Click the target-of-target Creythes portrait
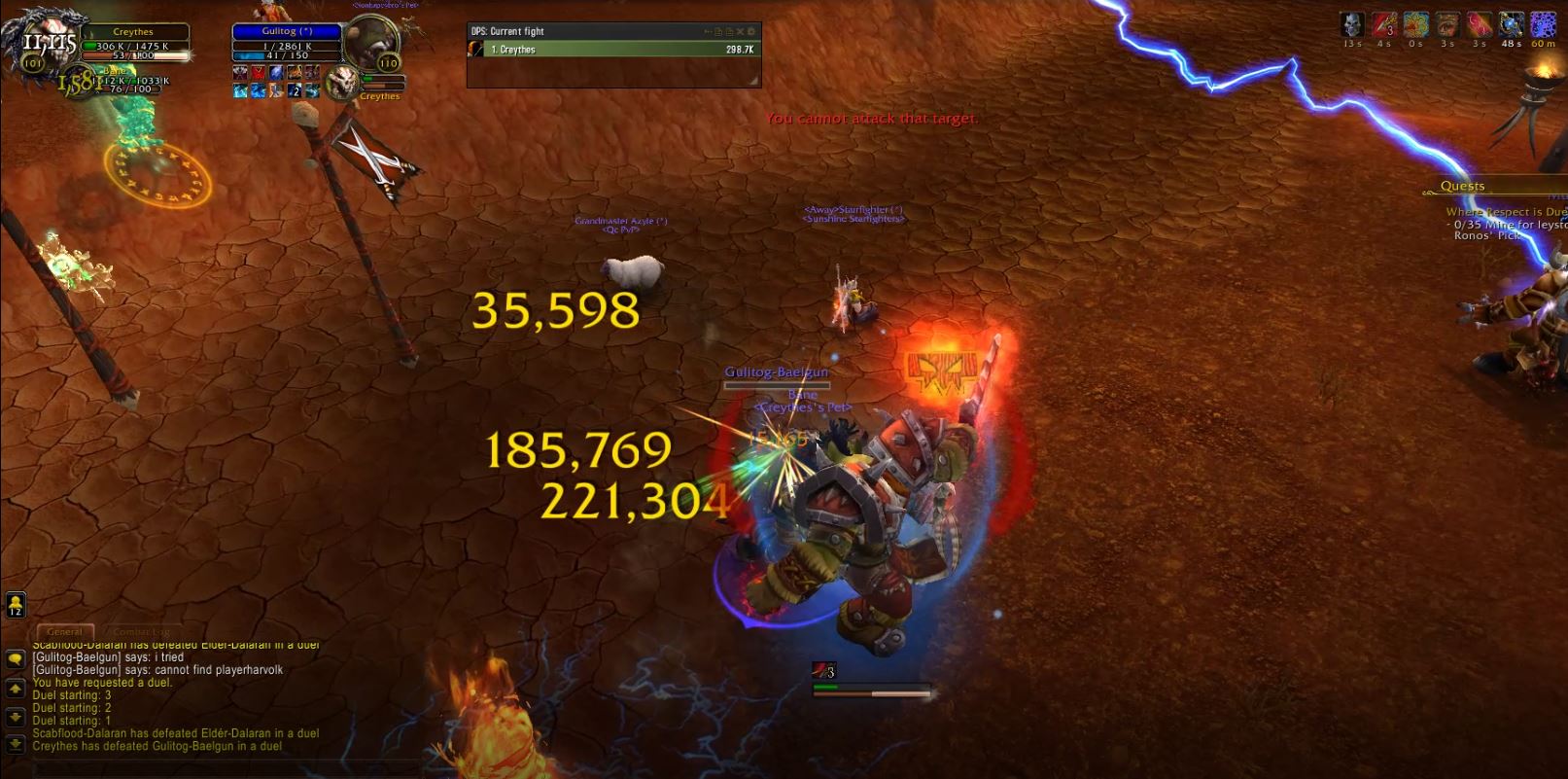 tap(342, 83)
